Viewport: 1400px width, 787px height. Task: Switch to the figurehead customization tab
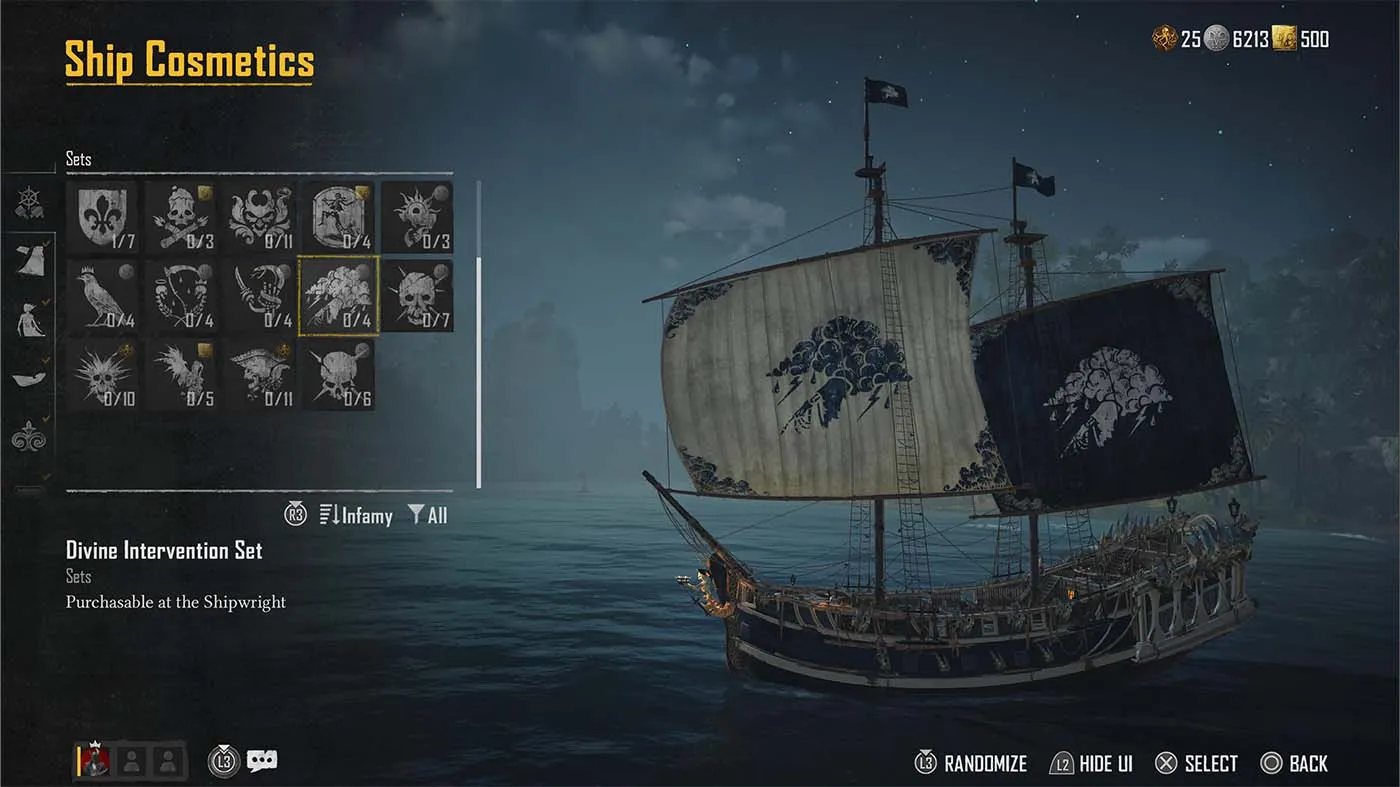(30, 318)
